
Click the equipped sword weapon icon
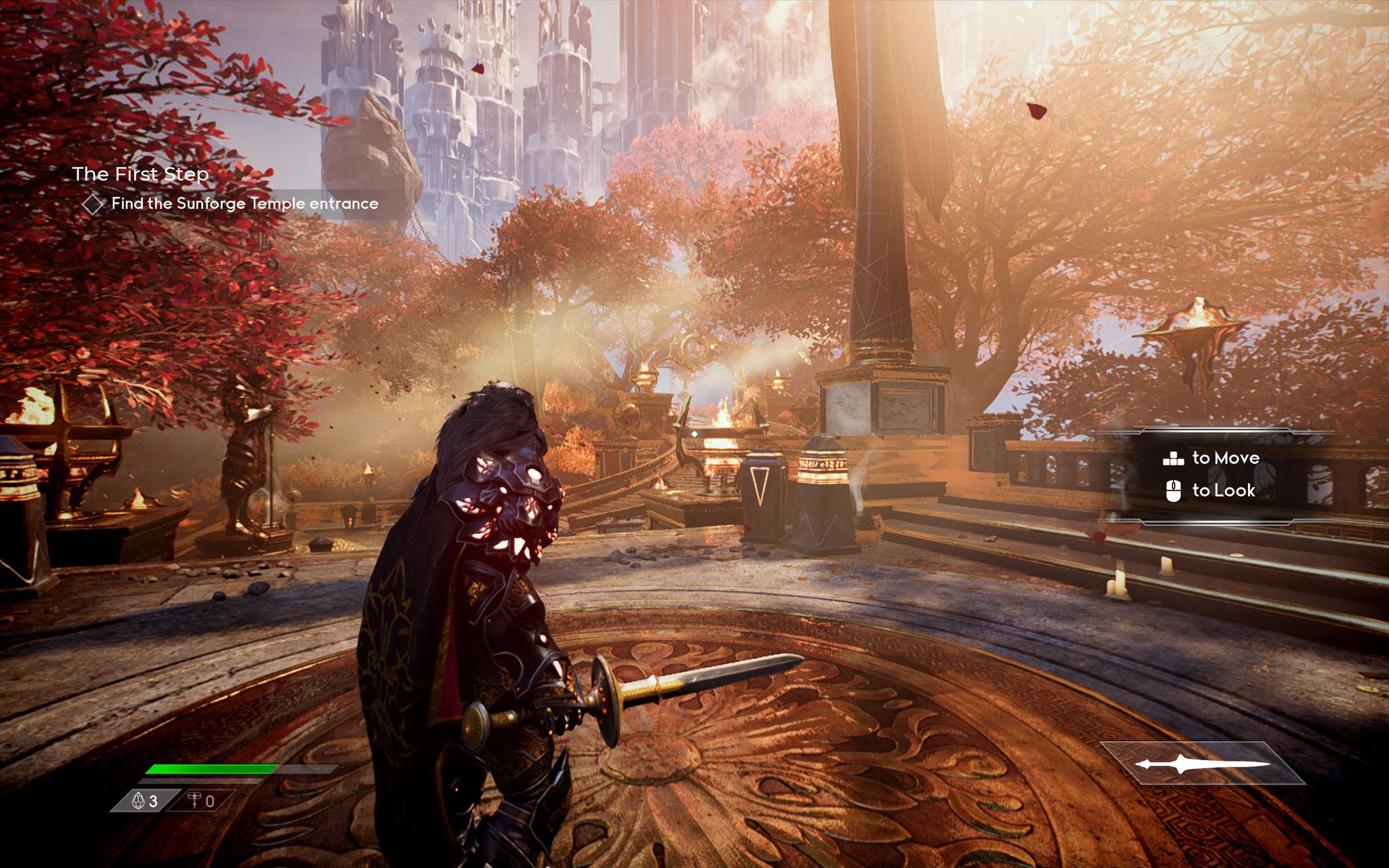coord(1202,764)
